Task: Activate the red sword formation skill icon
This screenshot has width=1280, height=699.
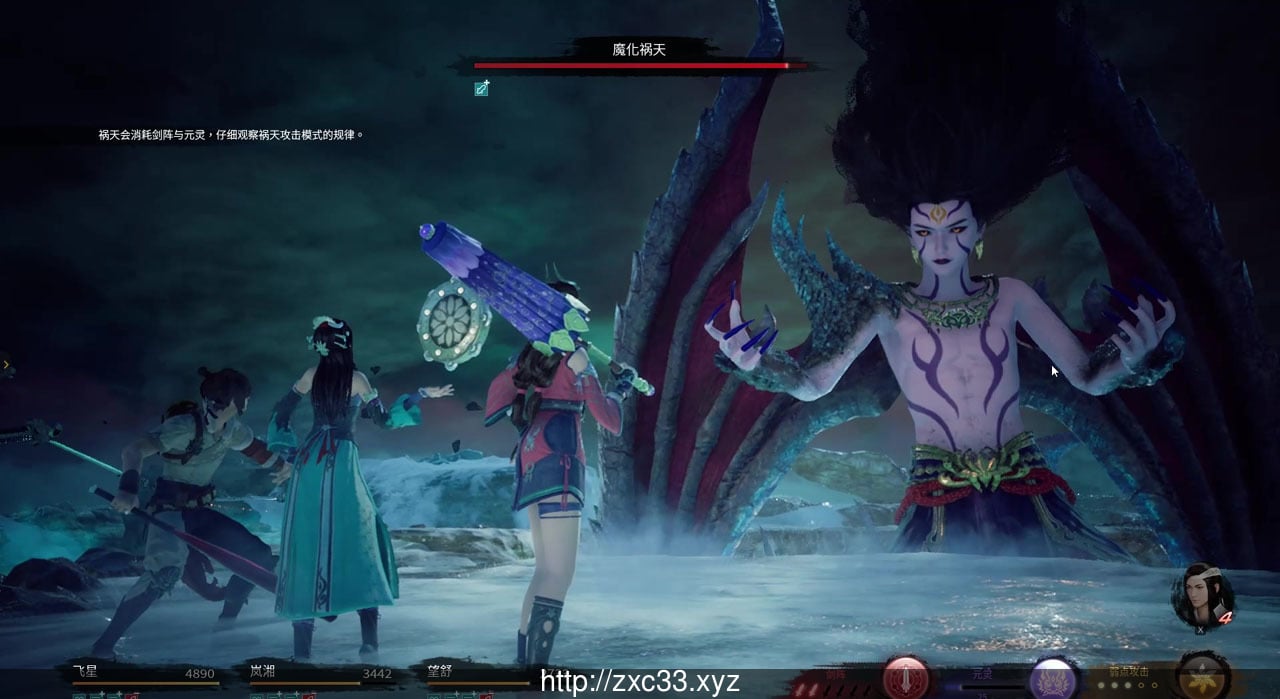Action: [906, 678]
